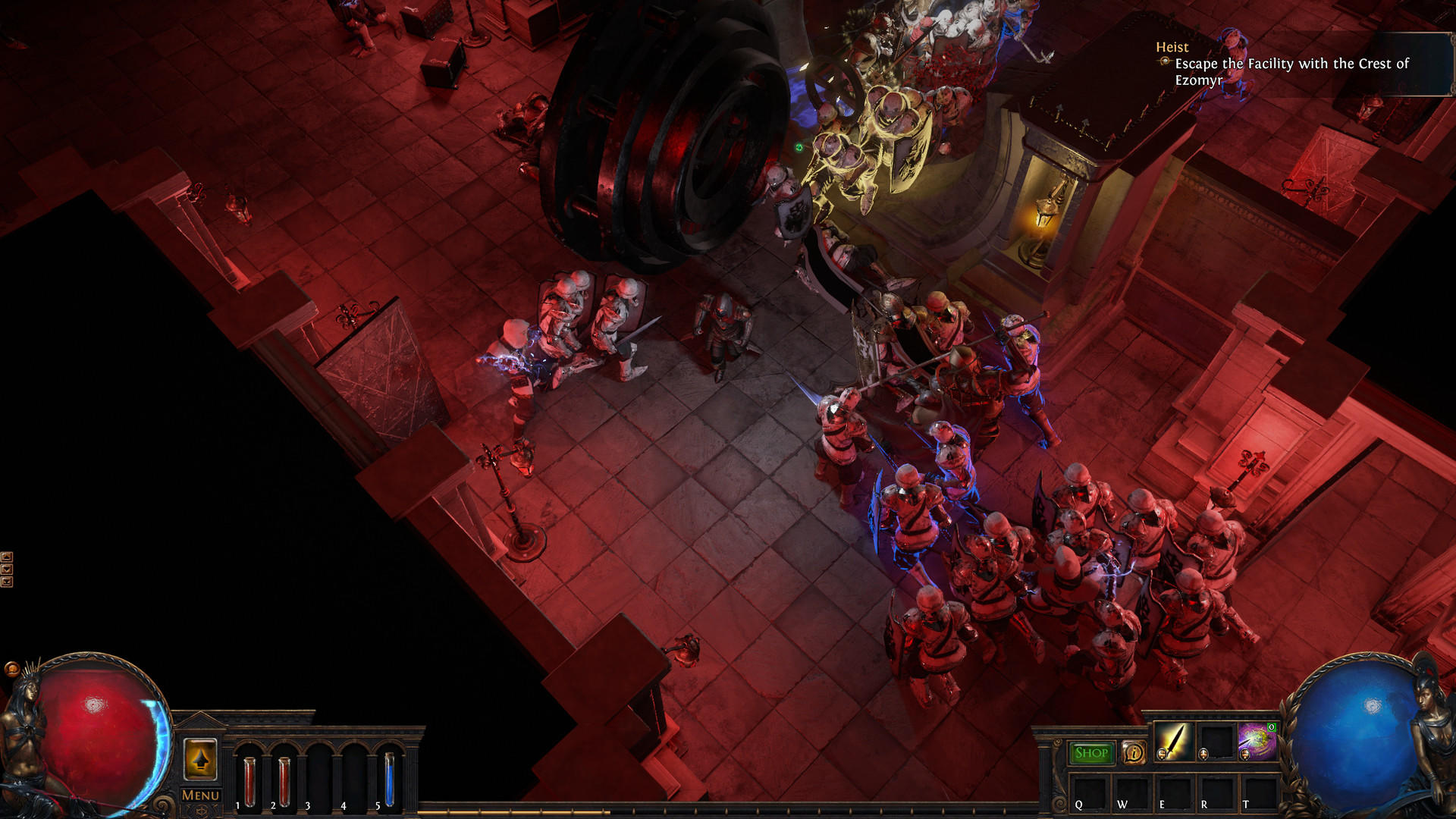The image size is (1456, 819).
Task: Collapse chat with the bottom double-arrow button
Action: point(7,582)
